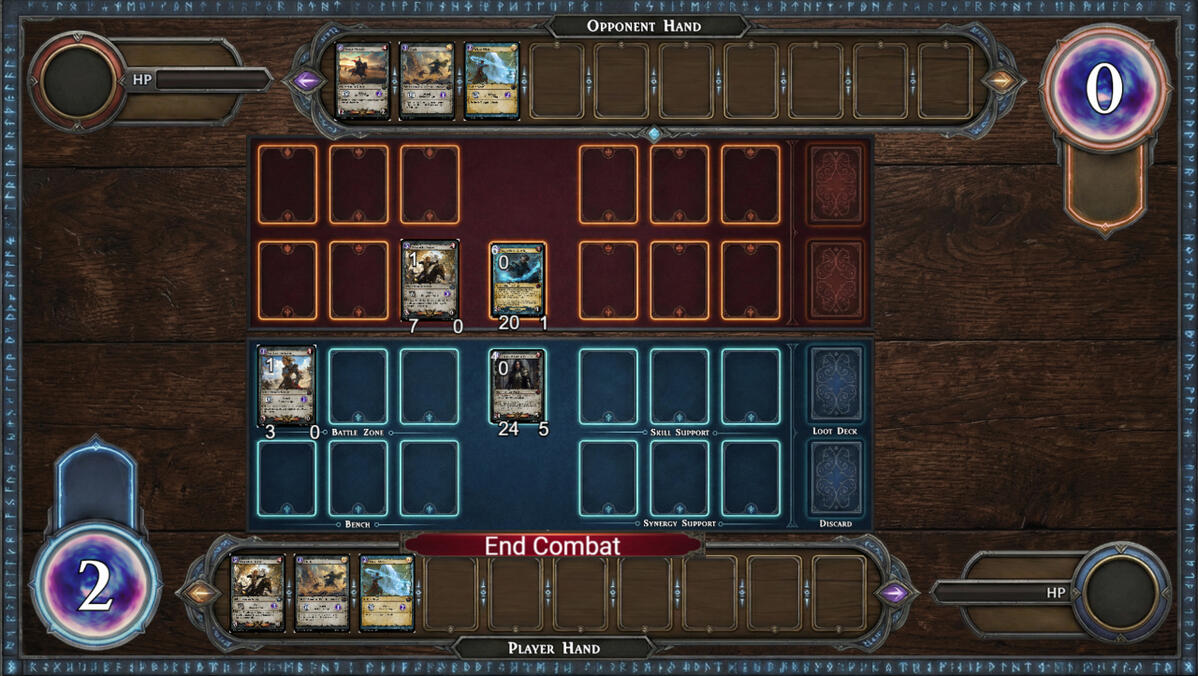Target opponent's hero card with 20 health
Screen dimensions: 1198x676
518,279
